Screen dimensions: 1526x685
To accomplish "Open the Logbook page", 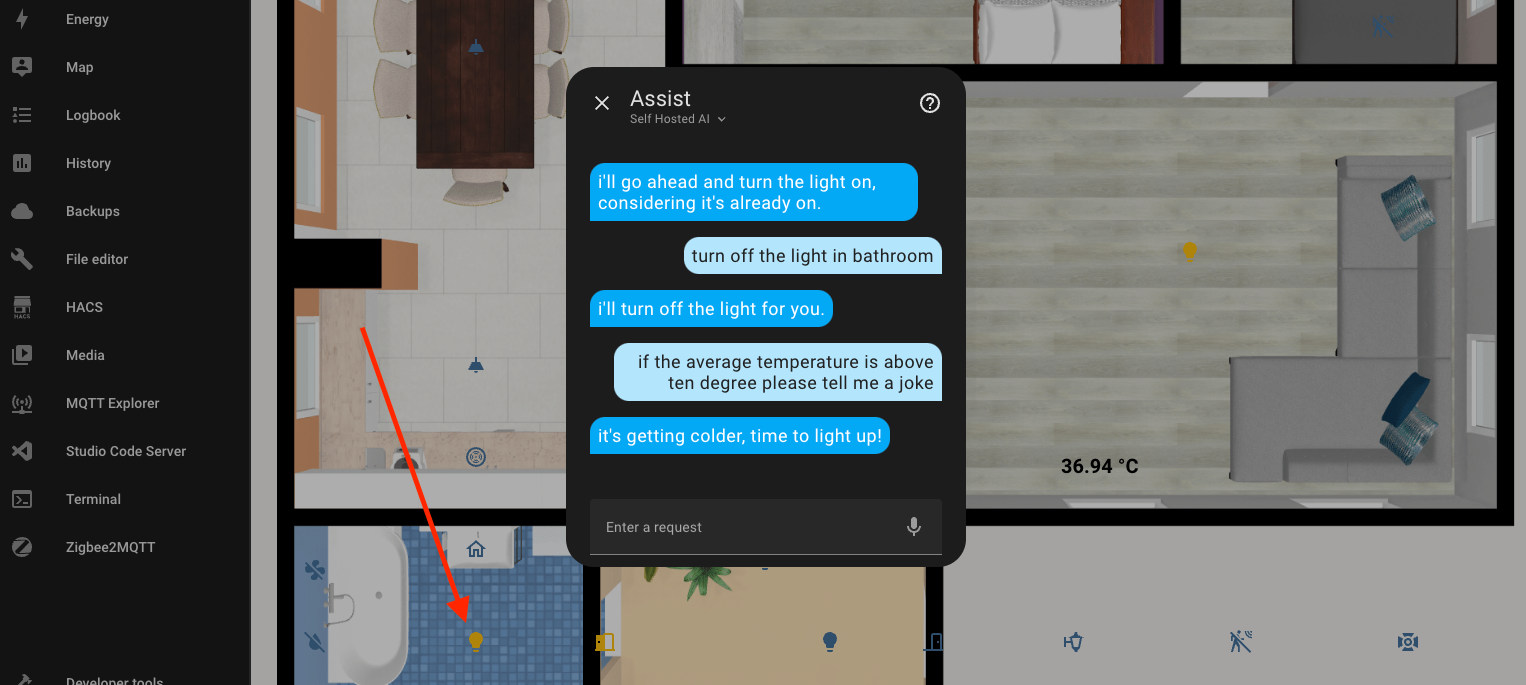I will click(x=93, y=115).
